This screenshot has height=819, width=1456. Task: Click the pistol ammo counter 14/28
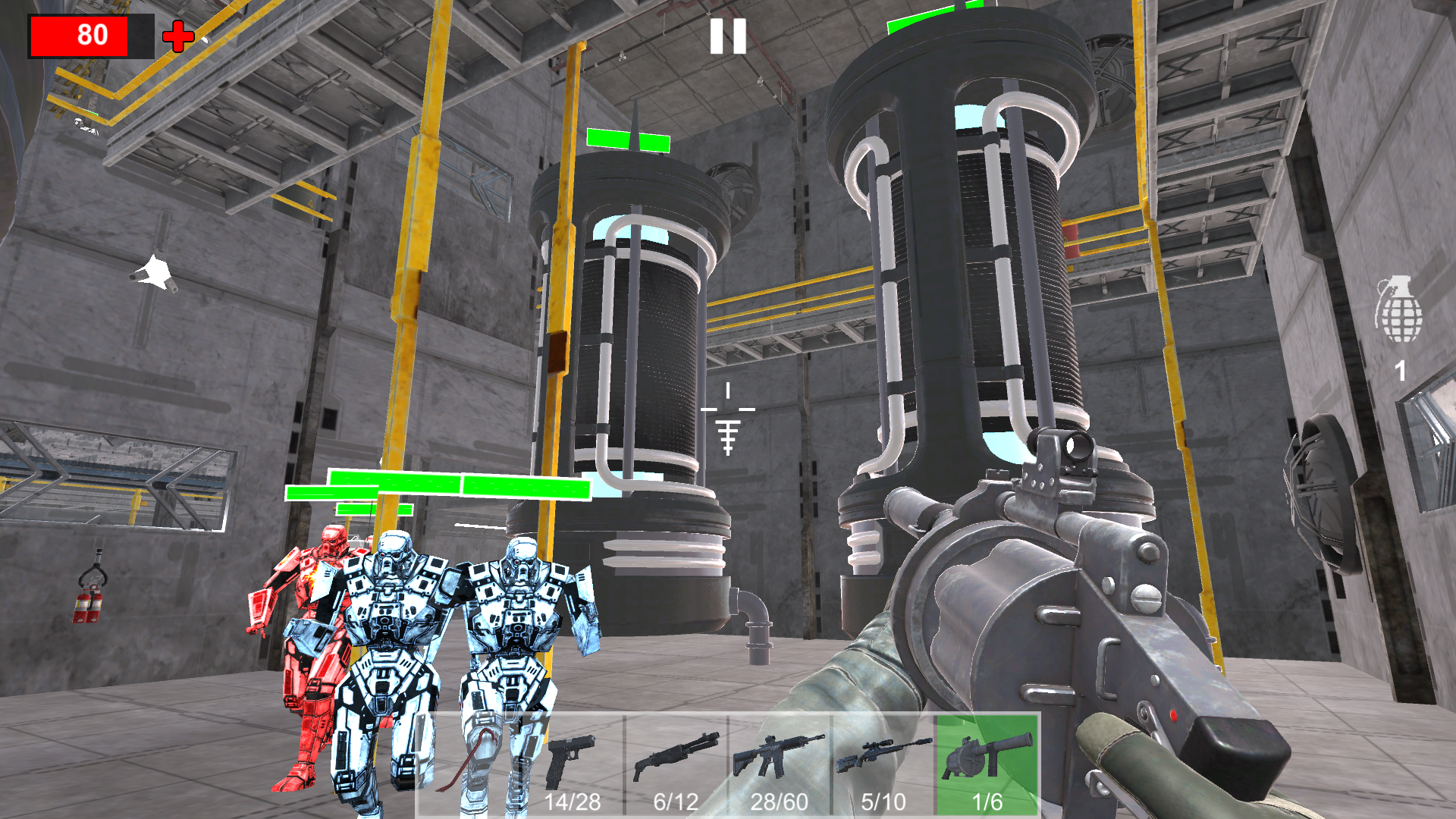574,801
